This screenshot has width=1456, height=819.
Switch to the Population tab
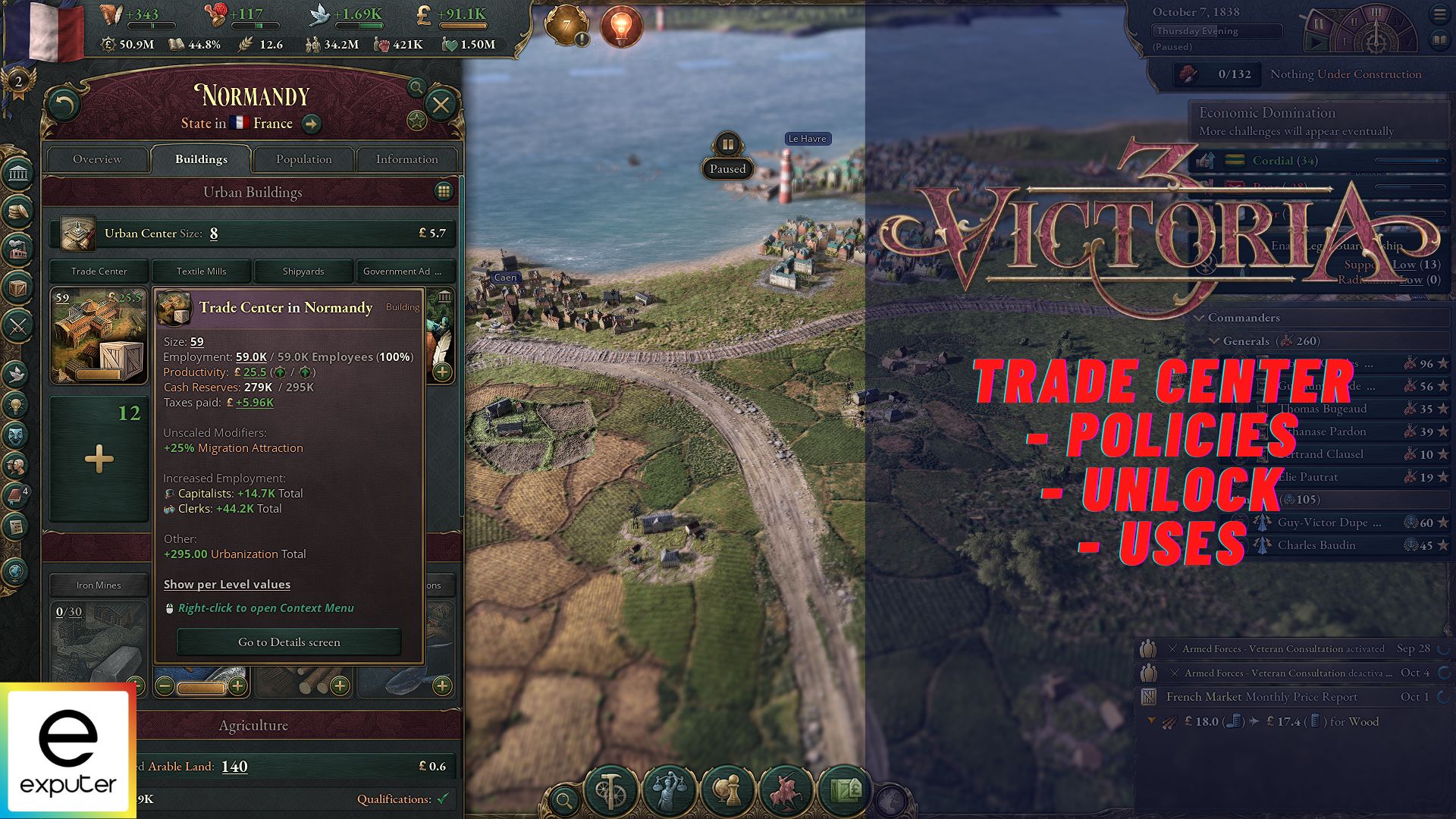pos(303,159)
